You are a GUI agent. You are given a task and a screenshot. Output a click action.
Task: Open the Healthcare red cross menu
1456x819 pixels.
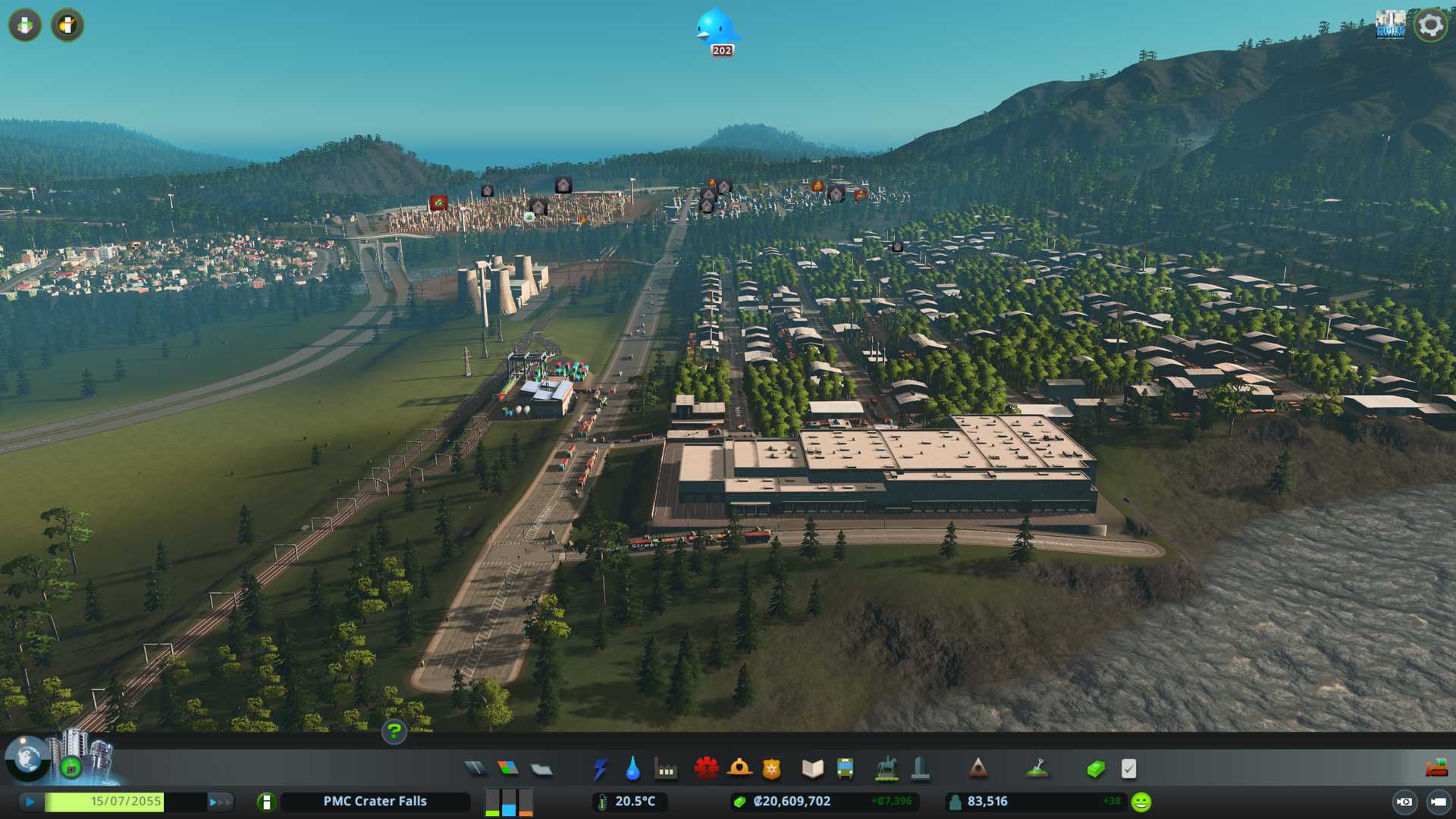click(x=706, y=769)
